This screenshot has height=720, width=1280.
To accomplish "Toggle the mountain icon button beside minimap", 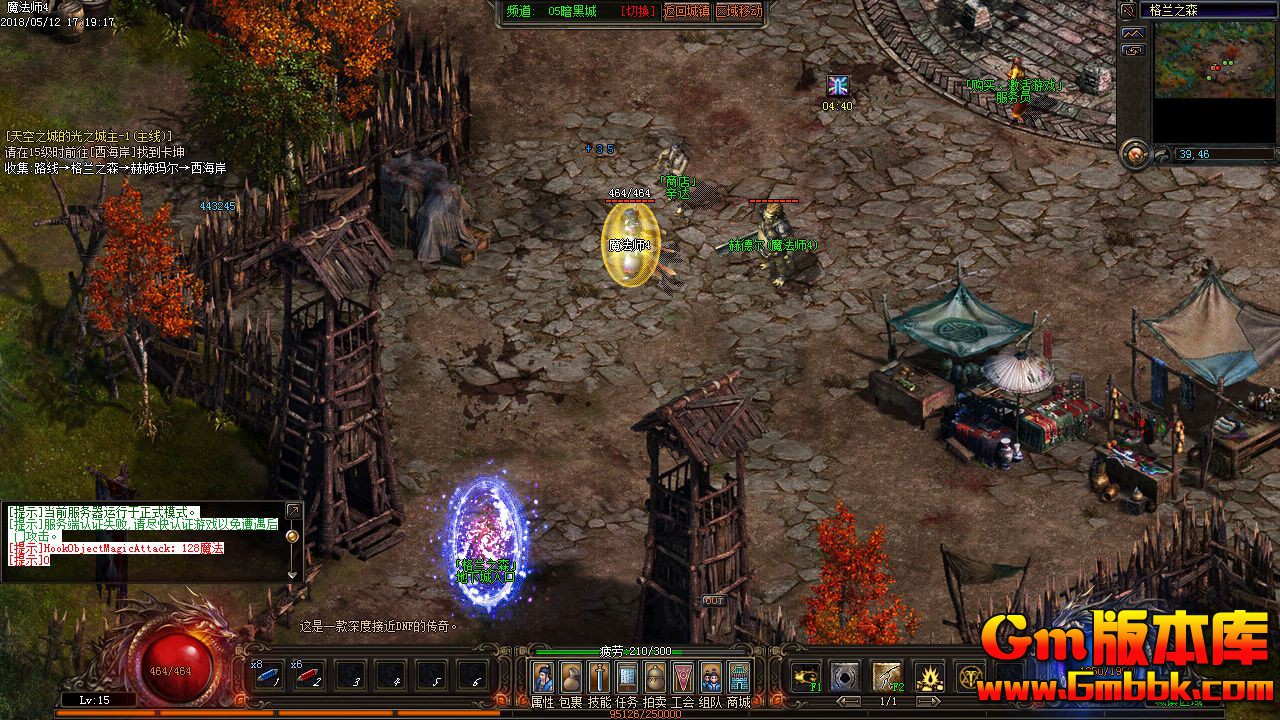I will point(1133,32).
